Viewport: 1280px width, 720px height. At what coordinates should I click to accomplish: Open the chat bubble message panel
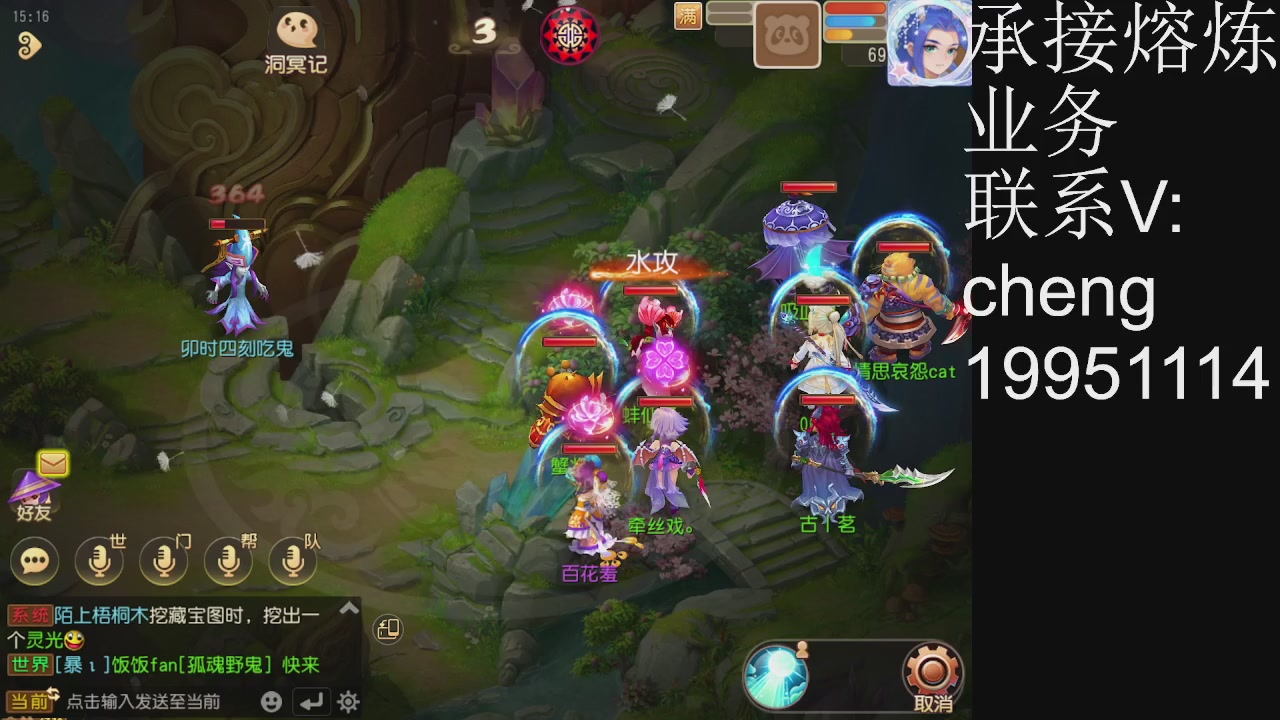pyautogui.click(x=34, y=561)
